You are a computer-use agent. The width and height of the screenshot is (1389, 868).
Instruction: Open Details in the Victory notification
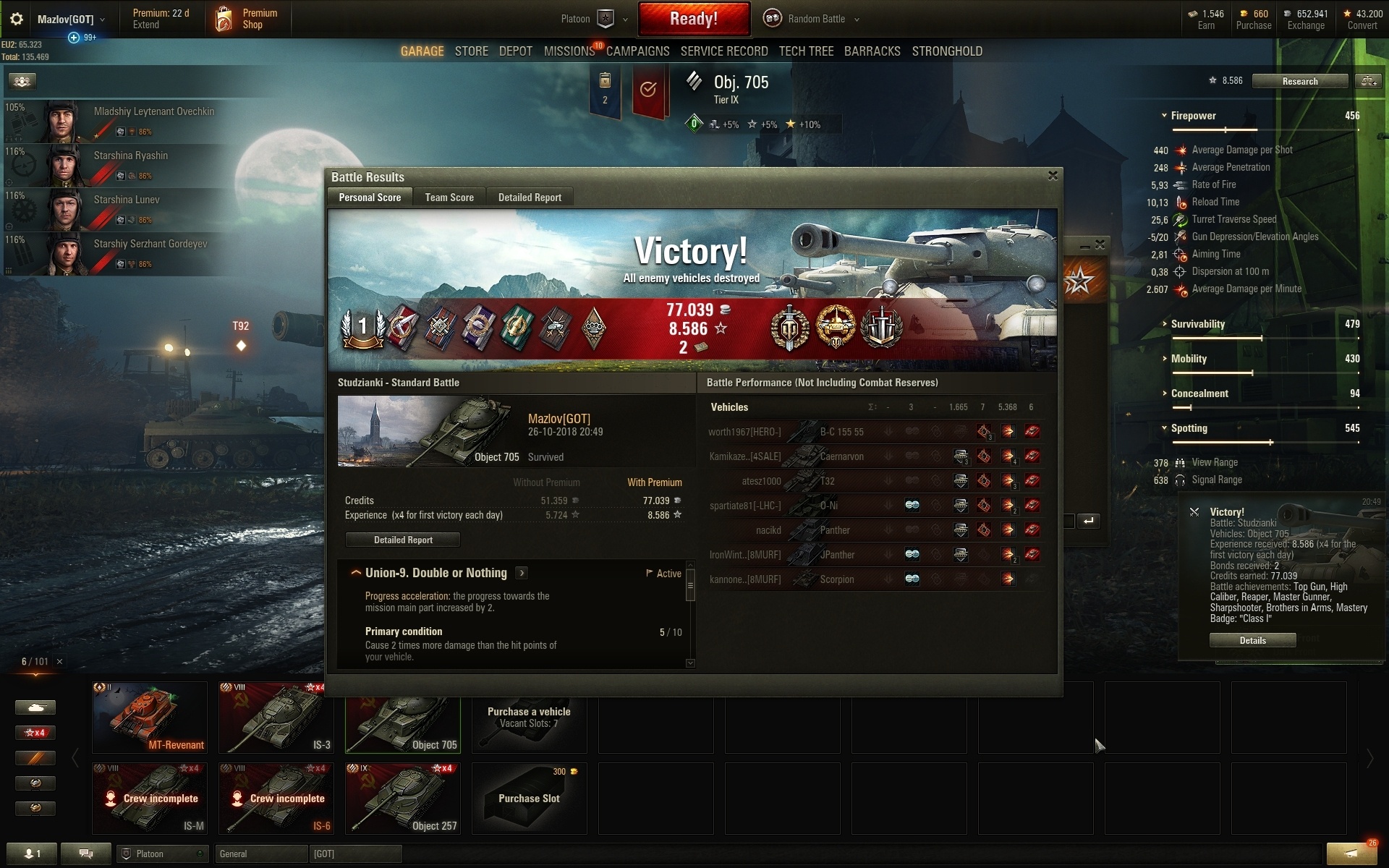[x=1252, y=640]
